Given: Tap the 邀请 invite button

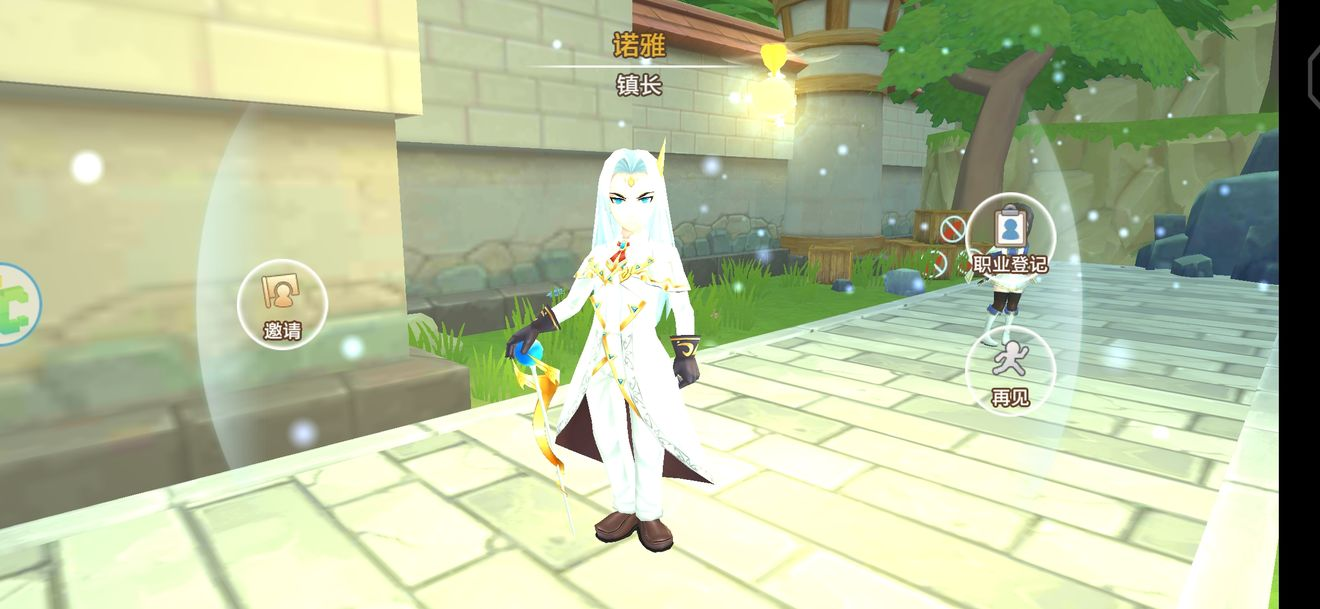Looking at the screenshot, I should pyautogui.click(x=282, y=303).
